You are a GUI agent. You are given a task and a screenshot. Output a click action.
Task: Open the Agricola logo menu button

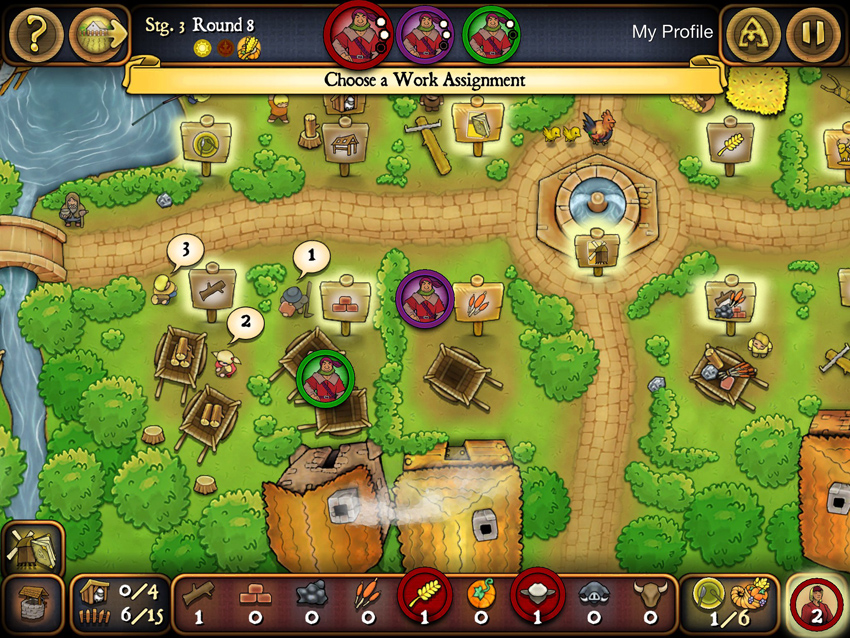pos(753,35)
